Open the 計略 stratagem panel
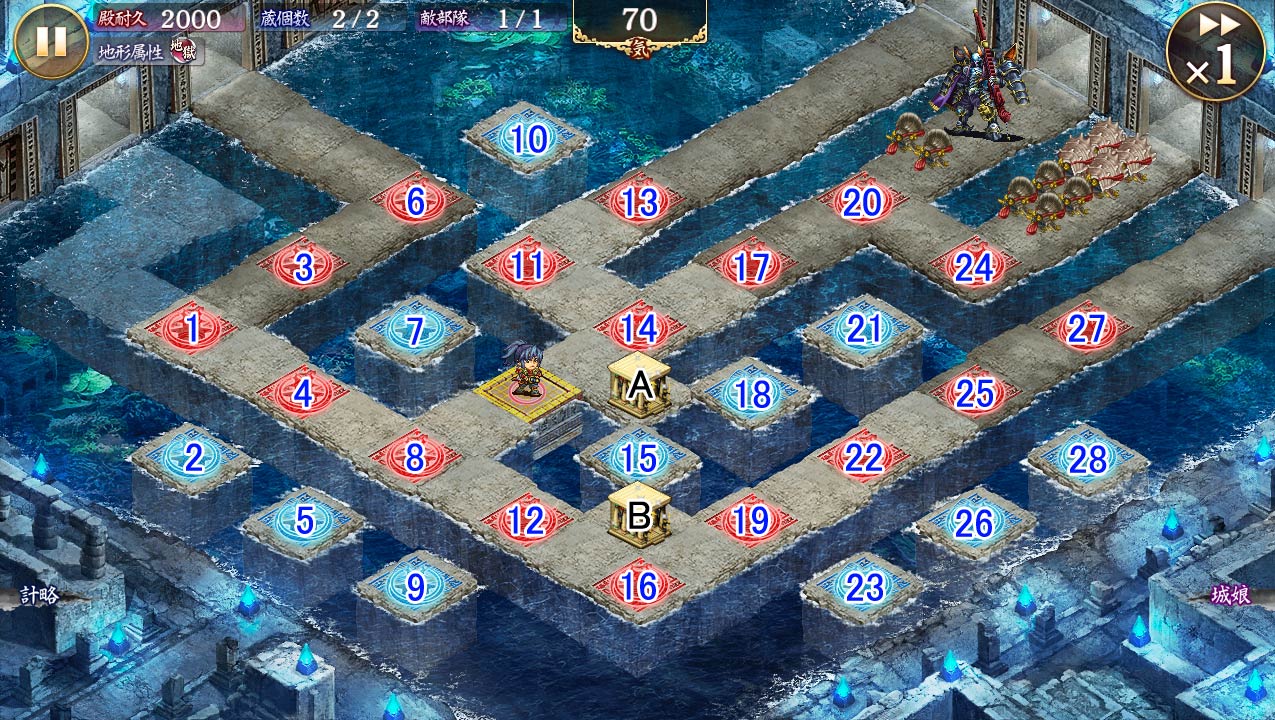The image size is (1275, 720). point(40,596)
